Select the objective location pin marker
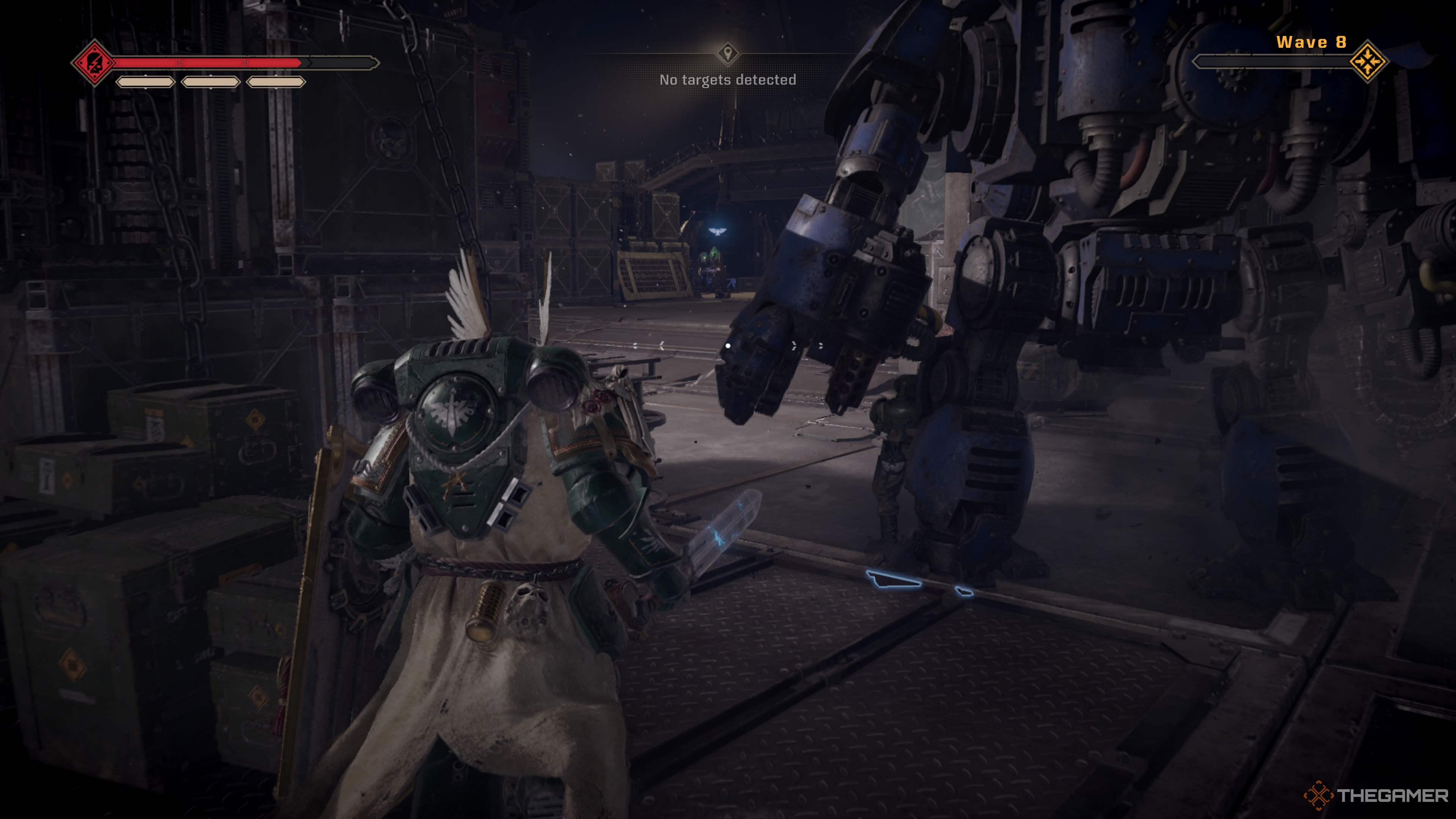Image resolution: width=1456 pixels, height=819 pixels. click(728, 53)
